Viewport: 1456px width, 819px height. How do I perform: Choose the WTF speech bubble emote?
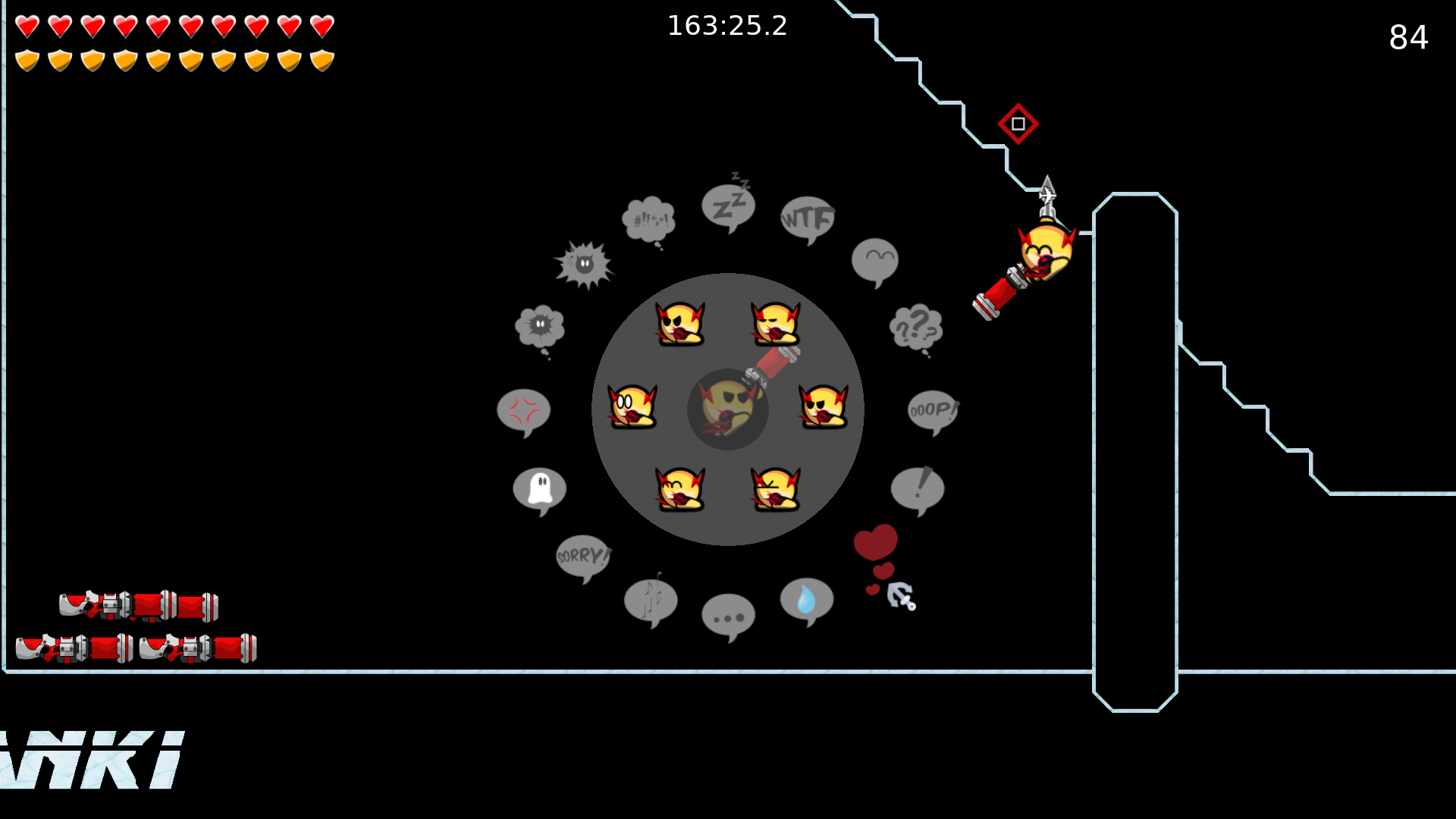(x=807, y=219)
